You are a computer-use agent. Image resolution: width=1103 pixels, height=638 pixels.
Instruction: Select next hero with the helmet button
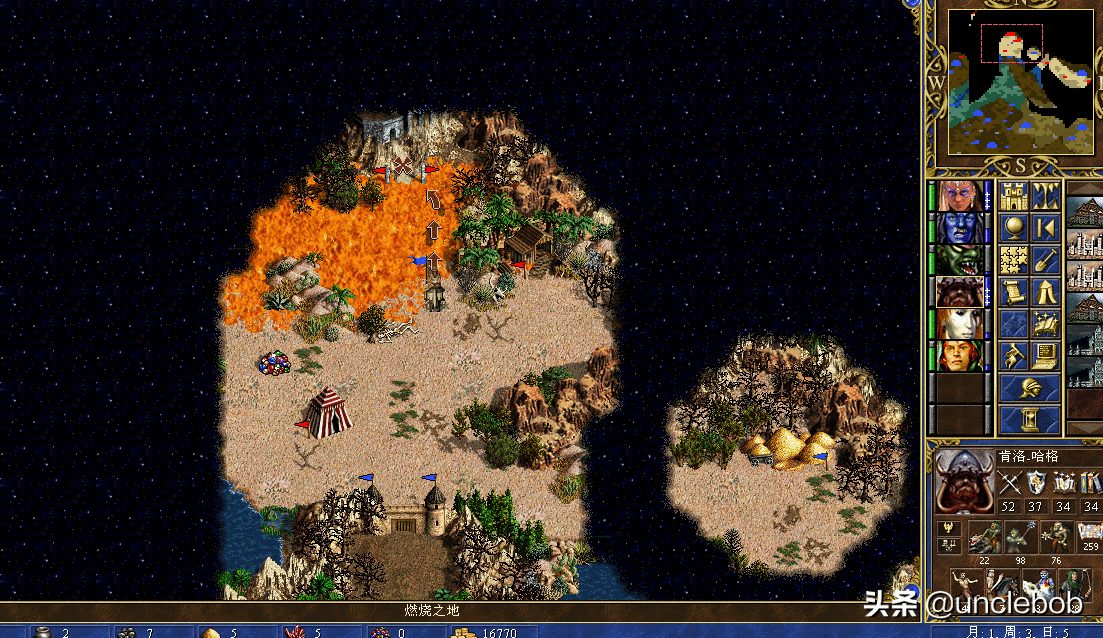[x=1030, y=388]
